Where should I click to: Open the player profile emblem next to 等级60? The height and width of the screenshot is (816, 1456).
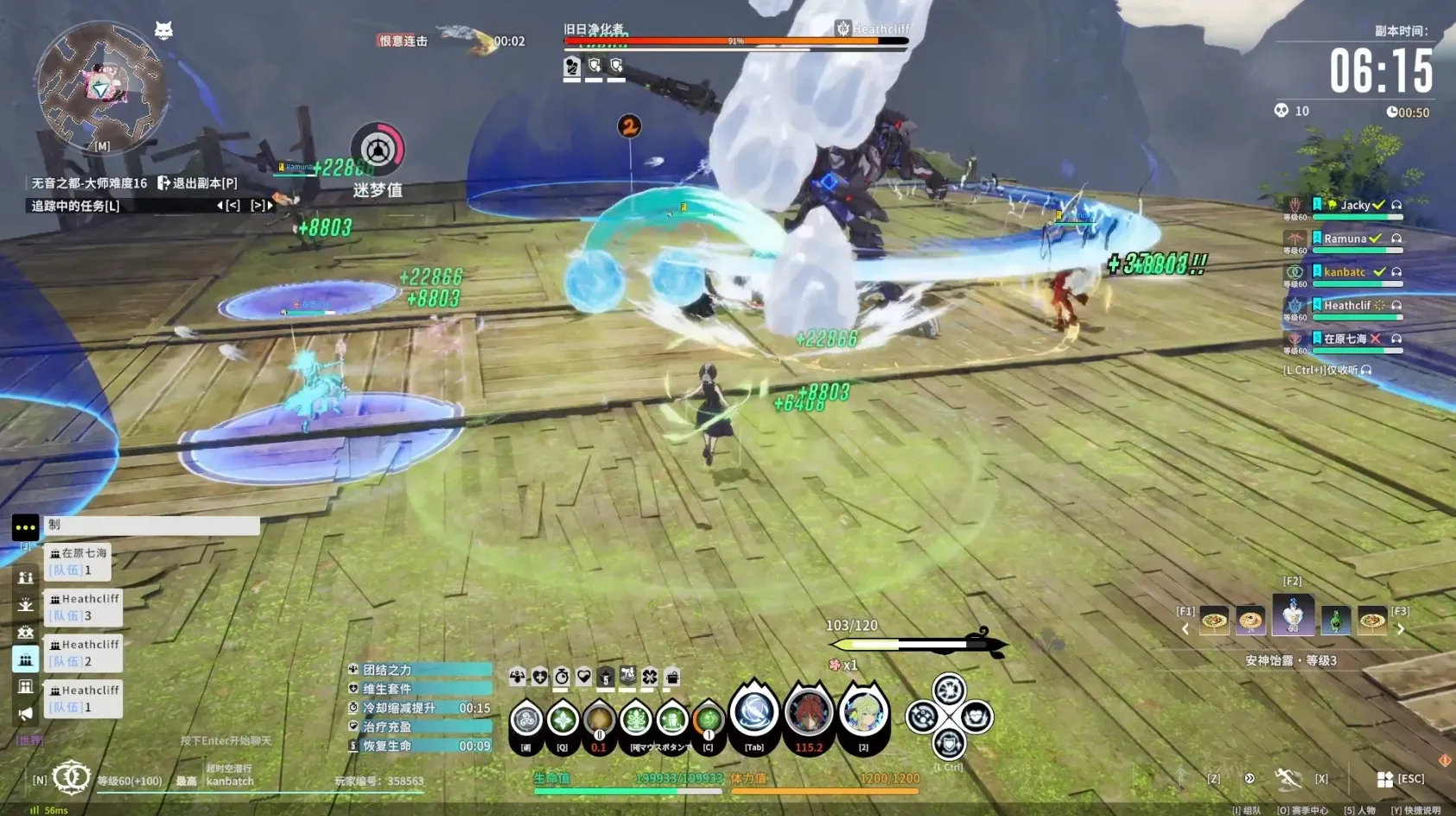(x=71, y=777)
